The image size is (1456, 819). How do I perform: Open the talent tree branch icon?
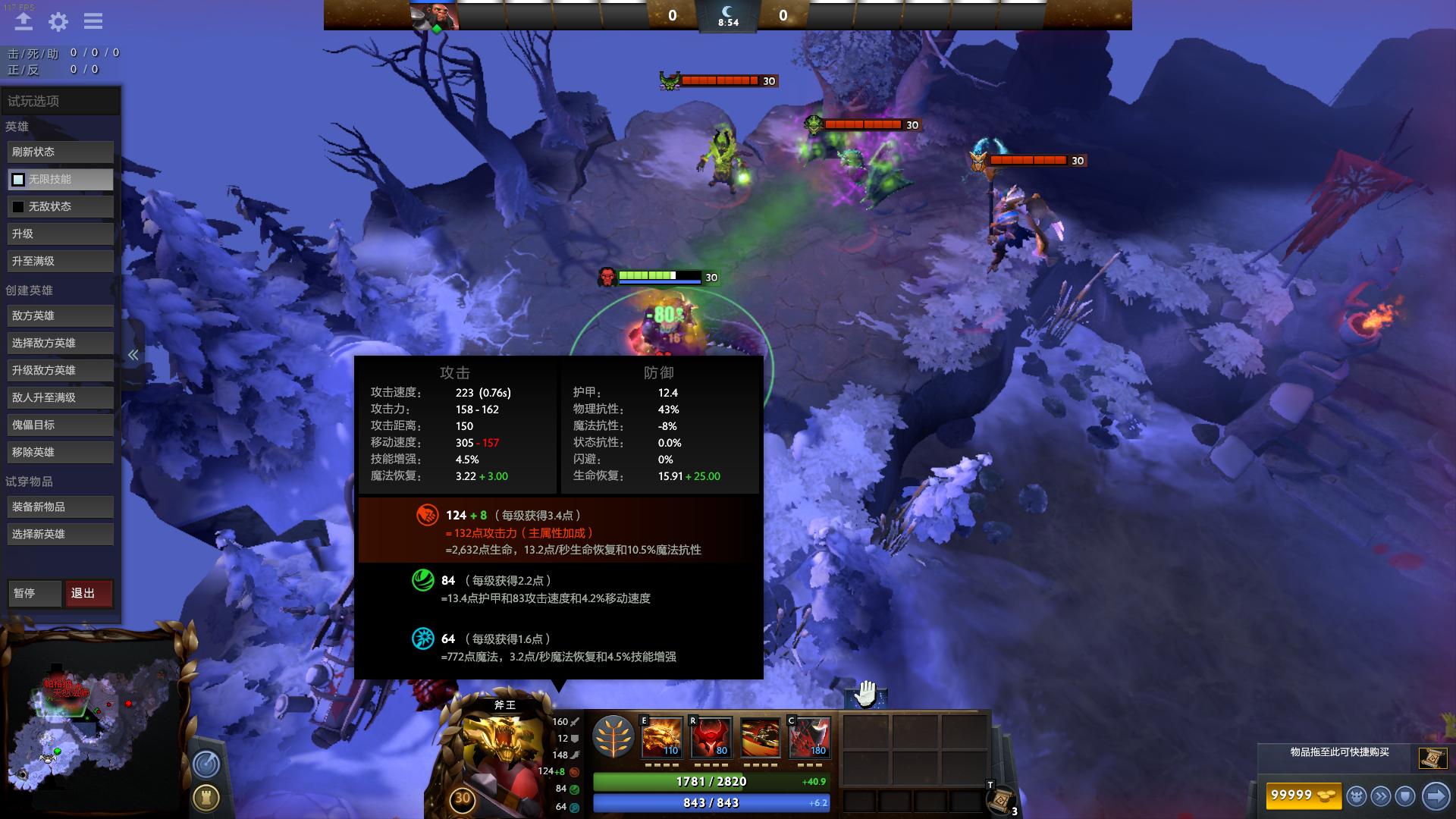(x=614, y=737)
